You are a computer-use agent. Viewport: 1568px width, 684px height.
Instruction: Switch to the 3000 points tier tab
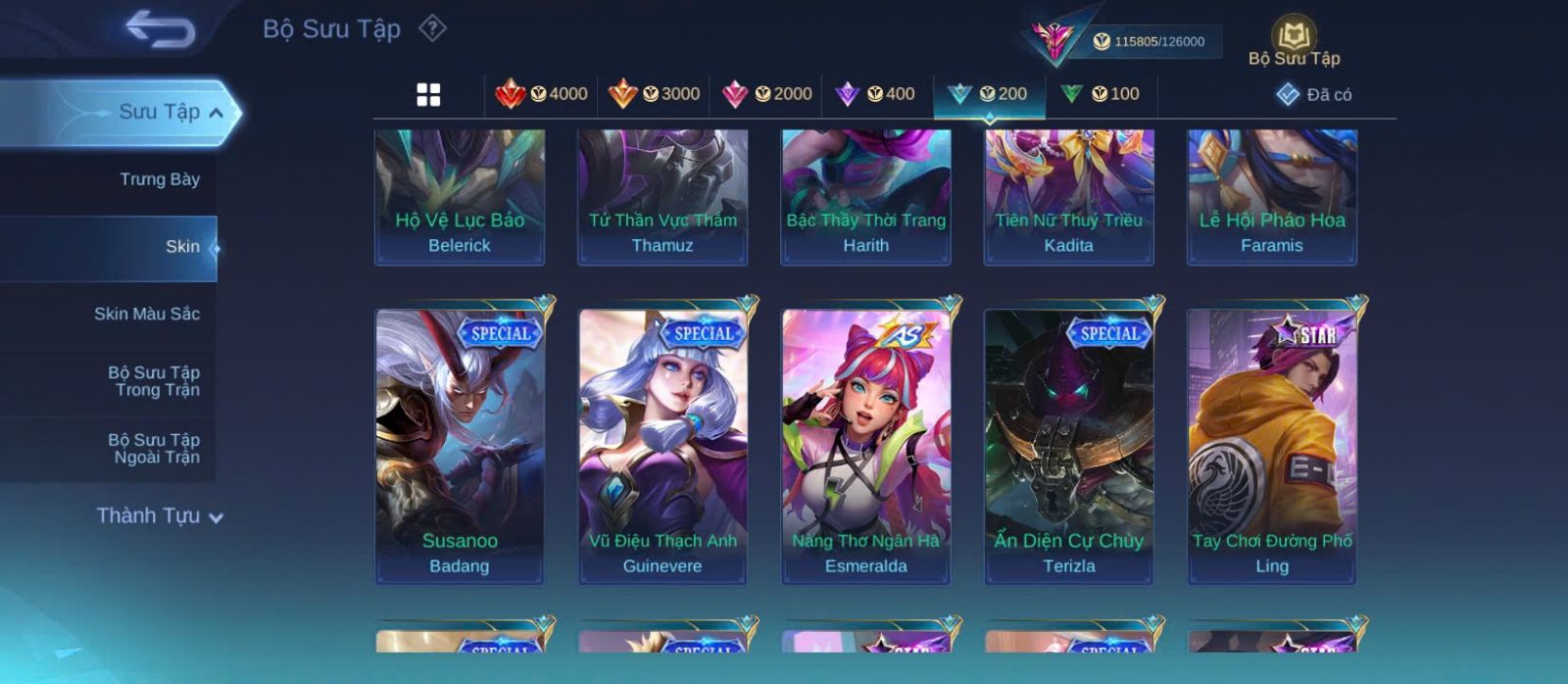click(655, 94)
